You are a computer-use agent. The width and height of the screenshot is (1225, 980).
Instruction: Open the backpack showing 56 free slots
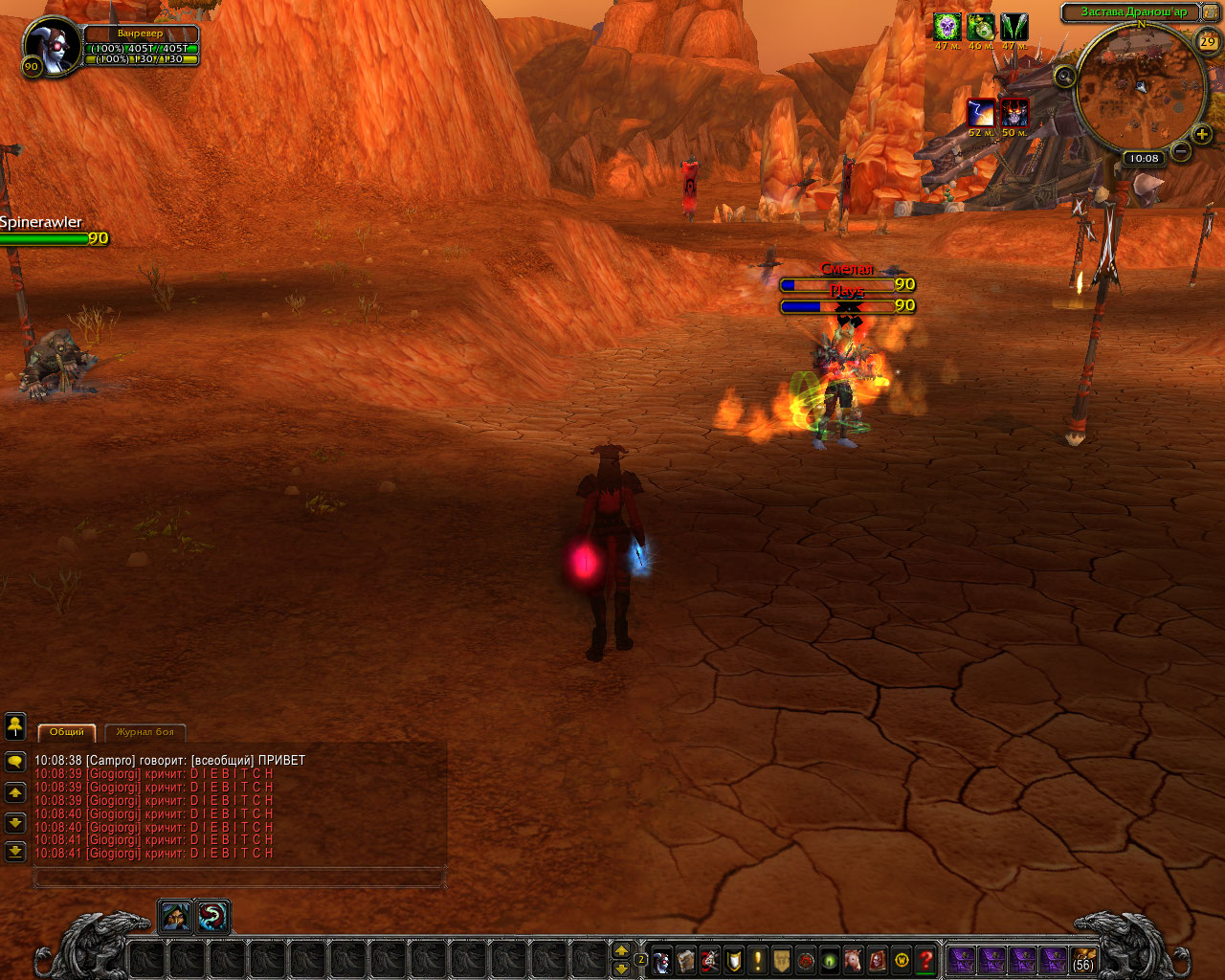tap(1083, 959)
